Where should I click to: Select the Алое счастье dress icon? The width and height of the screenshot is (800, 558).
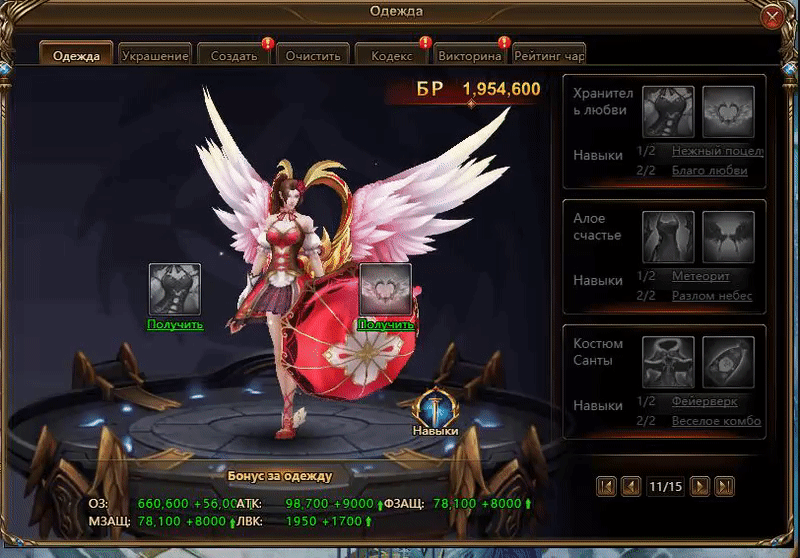coord(667,235)
